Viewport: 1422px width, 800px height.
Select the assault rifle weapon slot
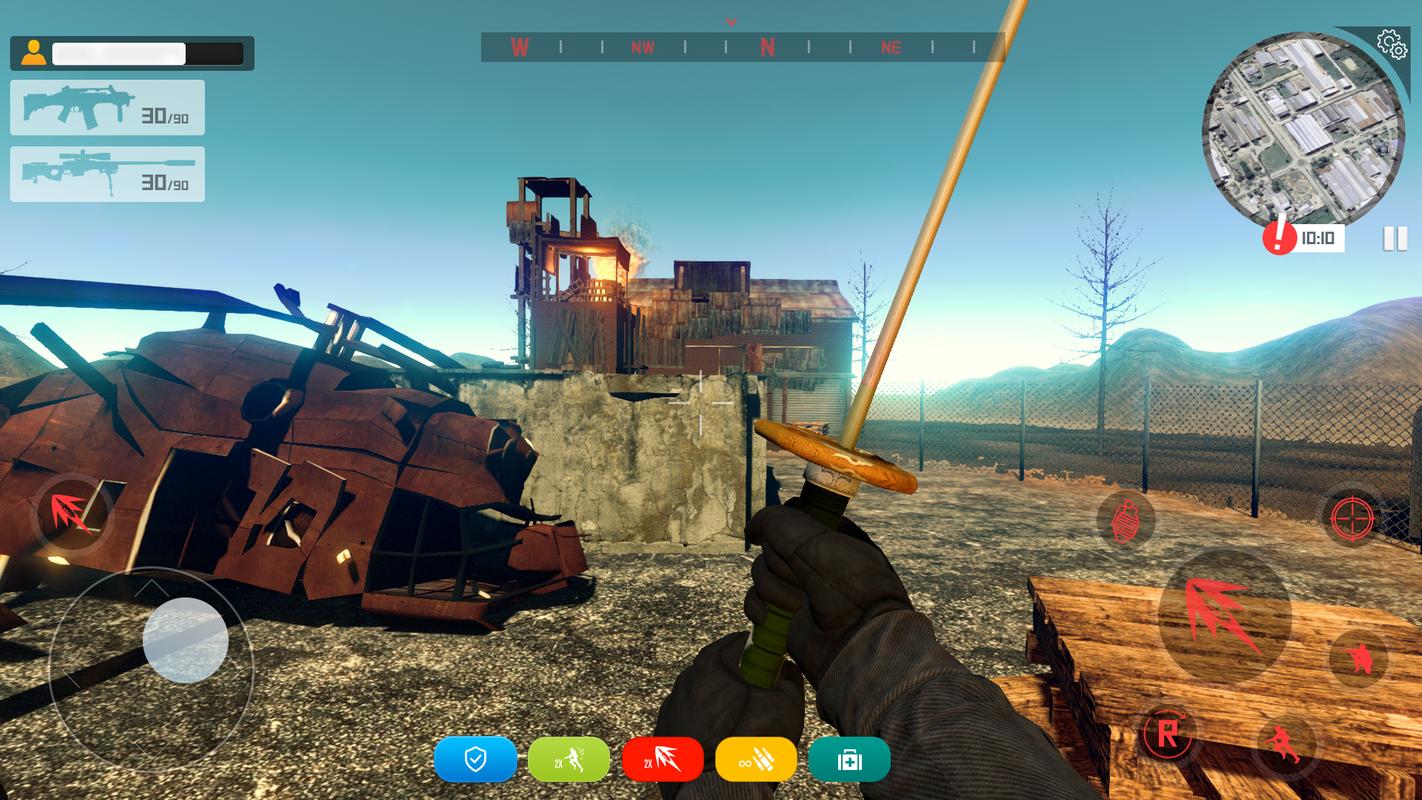(x=107, y=107)
